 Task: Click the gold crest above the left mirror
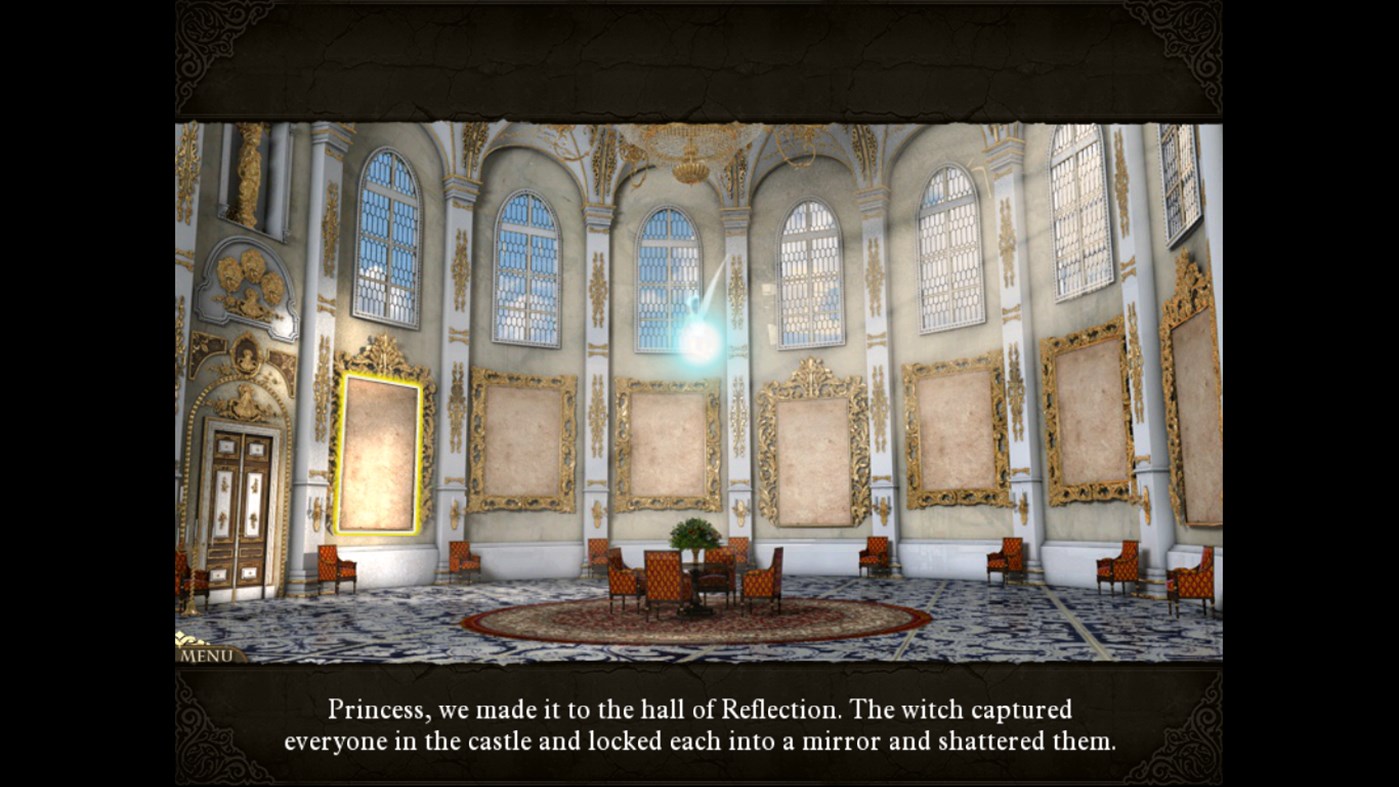pyautogui.click(x=383, y=355)
